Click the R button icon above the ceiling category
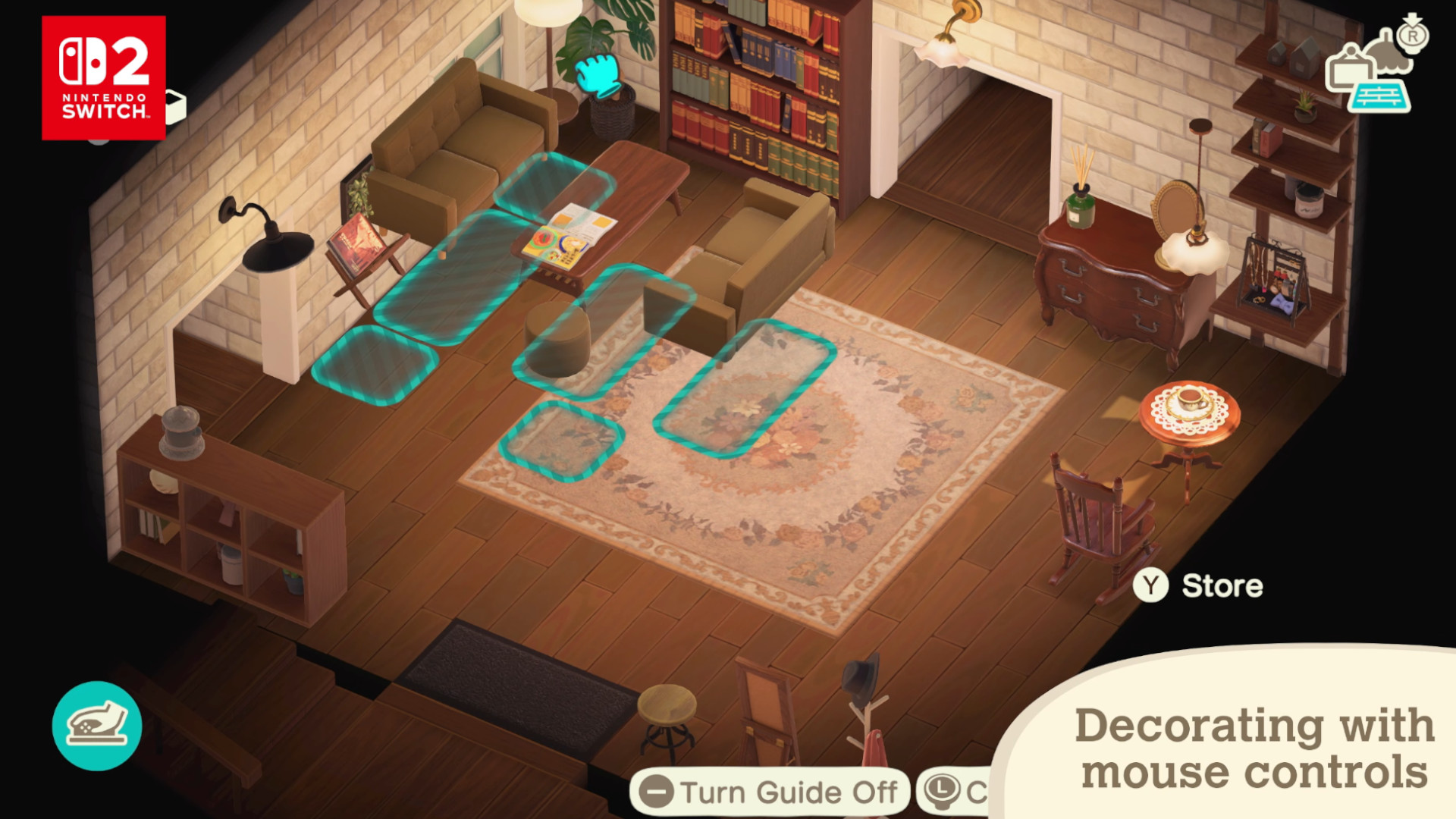Viewport: 1456px width, 819px height. click(x=1412, y=36)
